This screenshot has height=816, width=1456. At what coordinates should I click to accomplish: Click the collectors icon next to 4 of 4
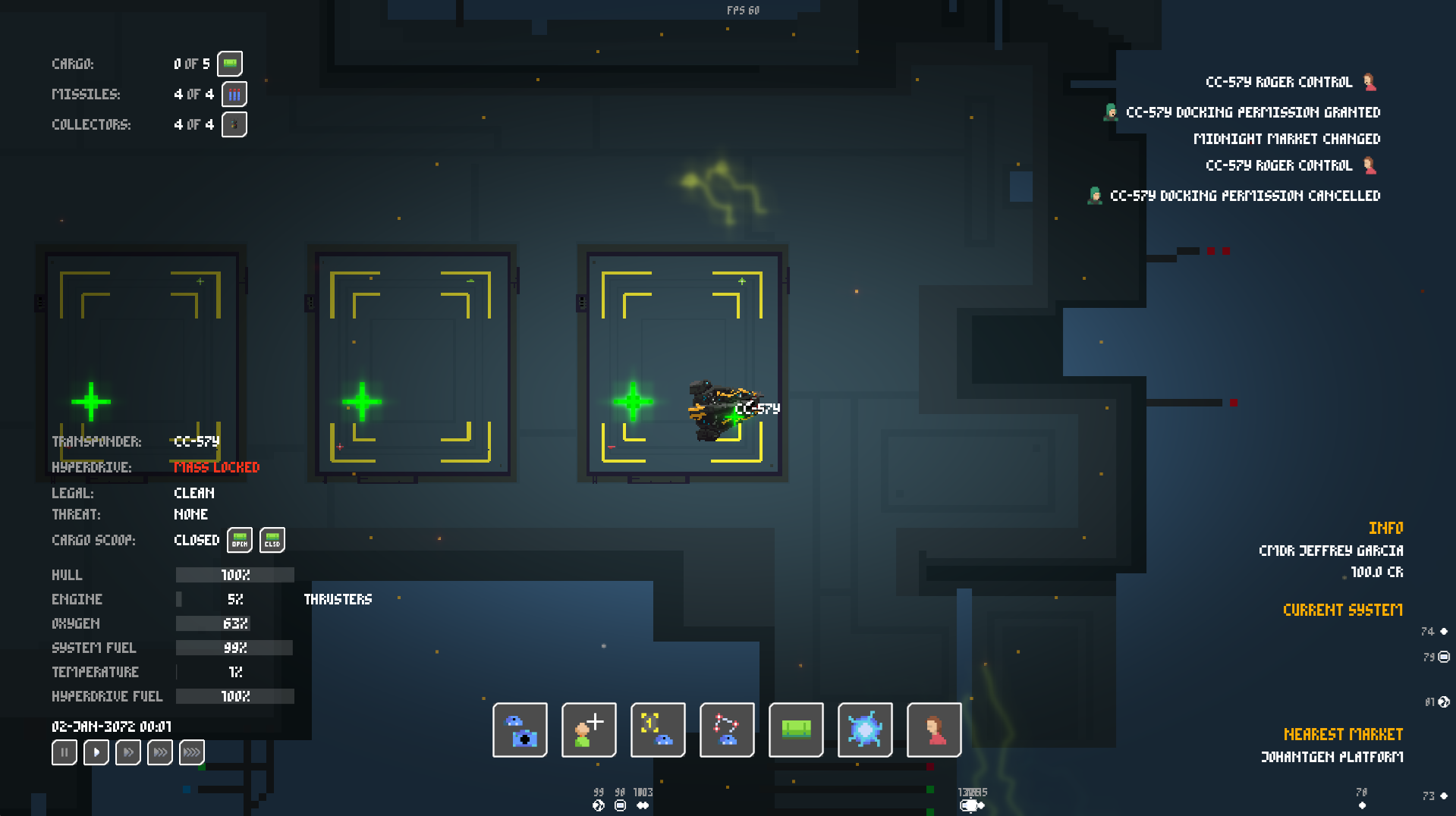tap(234, 124)
